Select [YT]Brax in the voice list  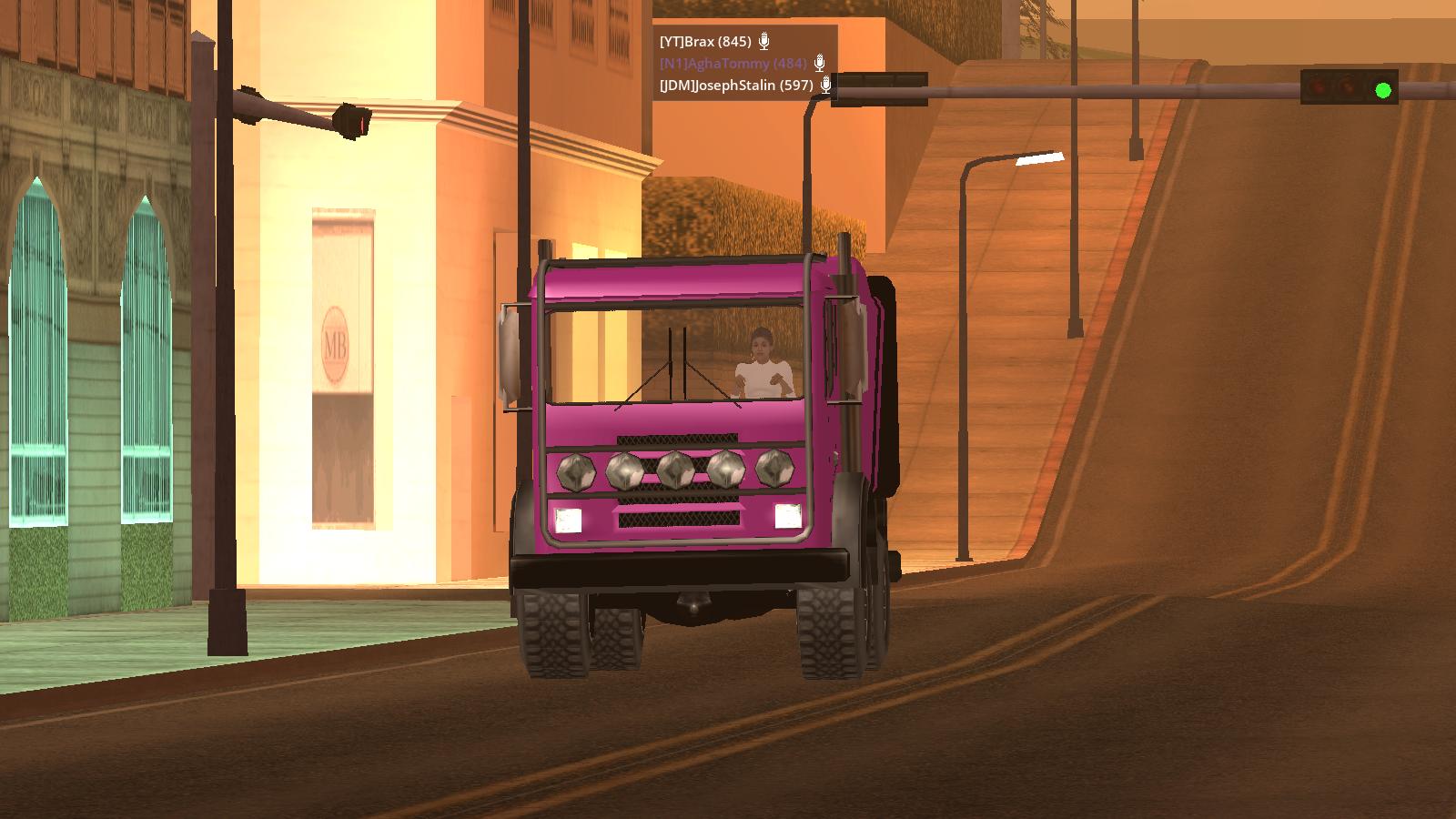[x=705, y=42]
